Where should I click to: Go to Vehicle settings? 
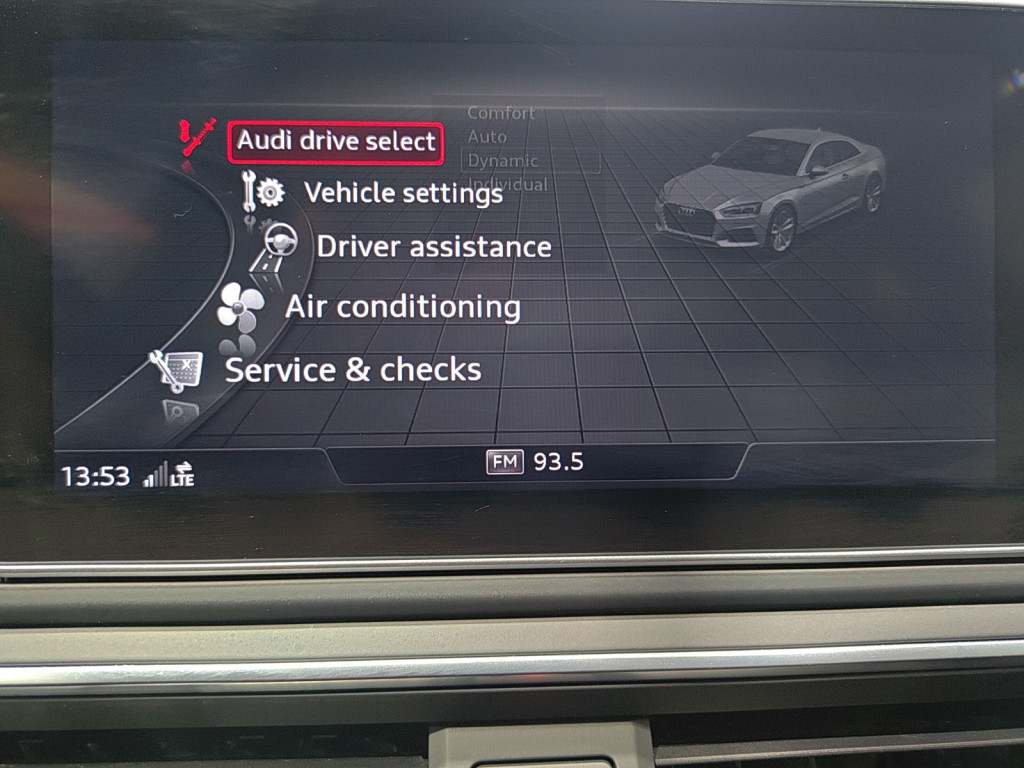[x=402, y=192]
